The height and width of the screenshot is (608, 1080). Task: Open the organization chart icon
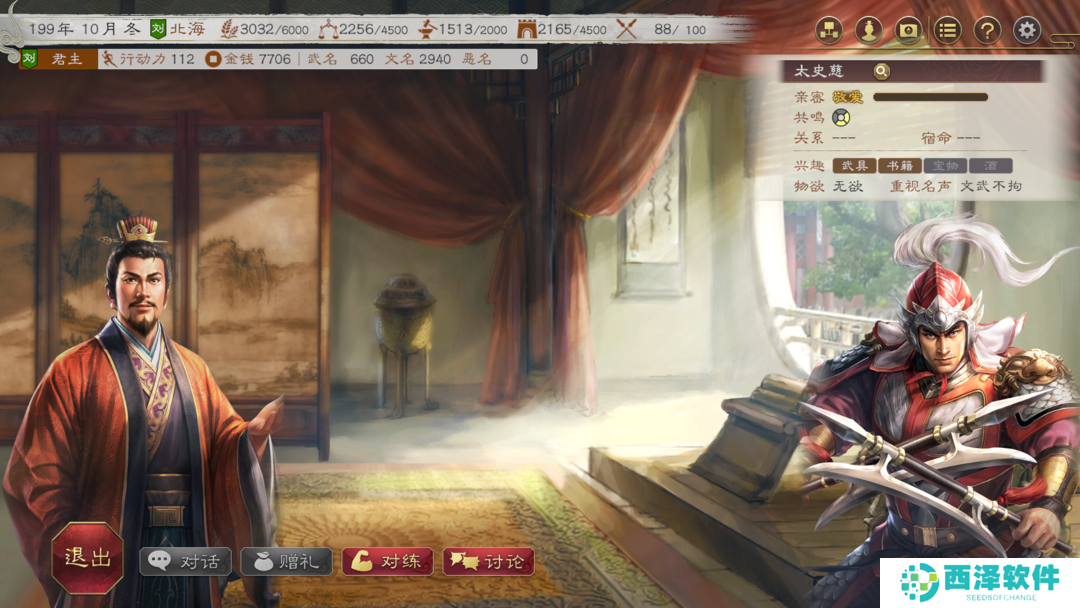[829, 30]
